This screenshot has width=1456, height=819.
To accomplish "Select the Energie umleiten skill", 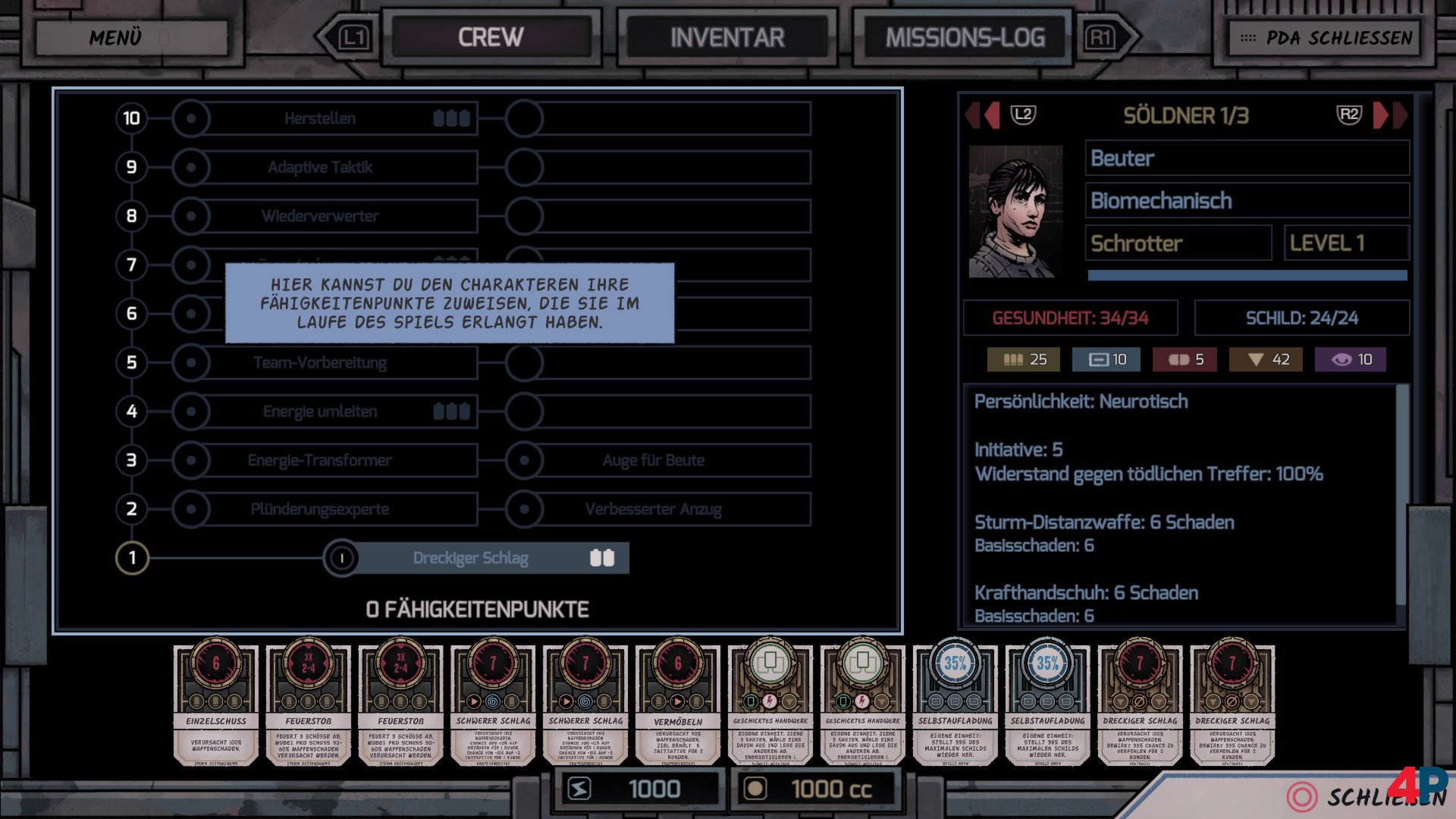I will [320, 411].
